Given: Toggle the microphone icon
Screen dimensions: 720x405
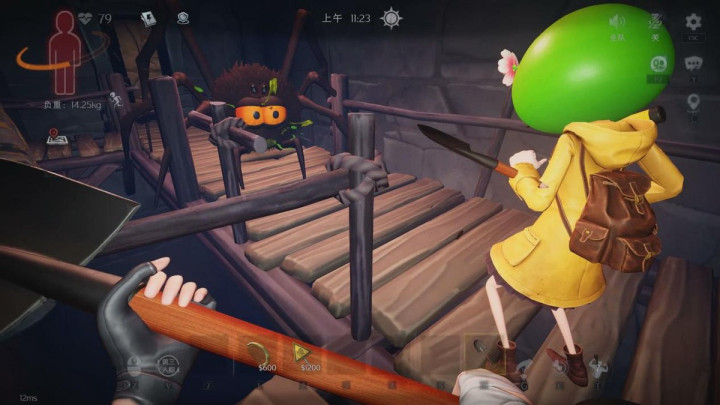Looking at the screenshot, I should (x=656, y=21).
